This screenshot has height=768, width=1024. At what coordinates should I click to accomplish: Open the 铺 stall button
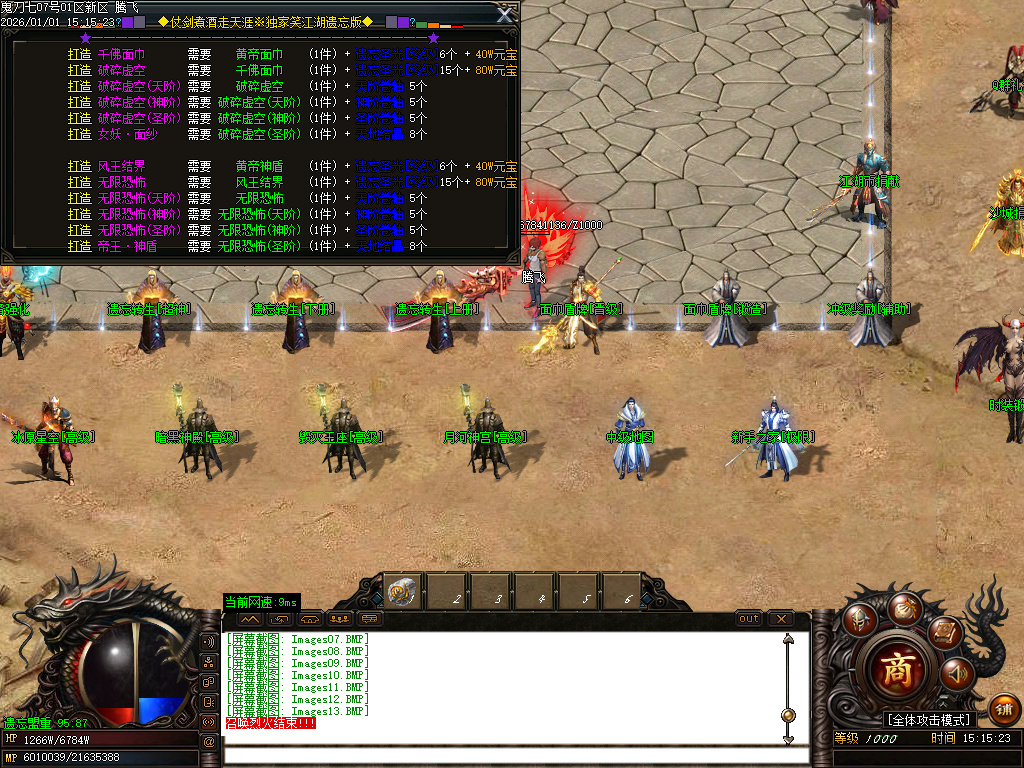click(x=1004, y=709)
